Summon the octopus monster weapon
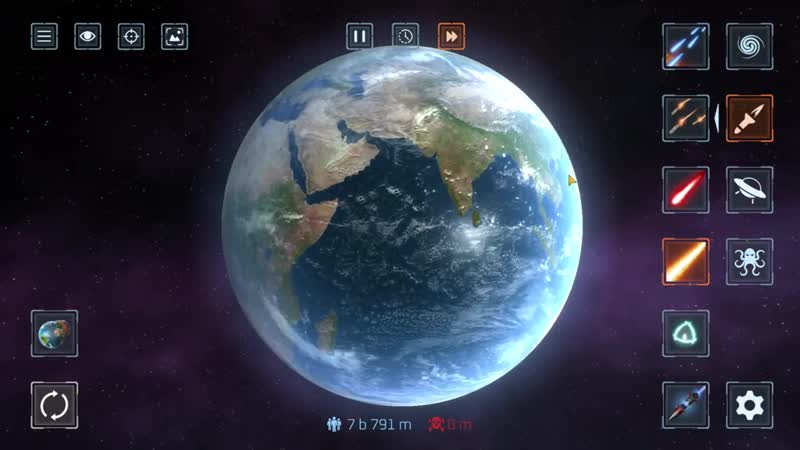The image size is (800, 450). [749, 261]
